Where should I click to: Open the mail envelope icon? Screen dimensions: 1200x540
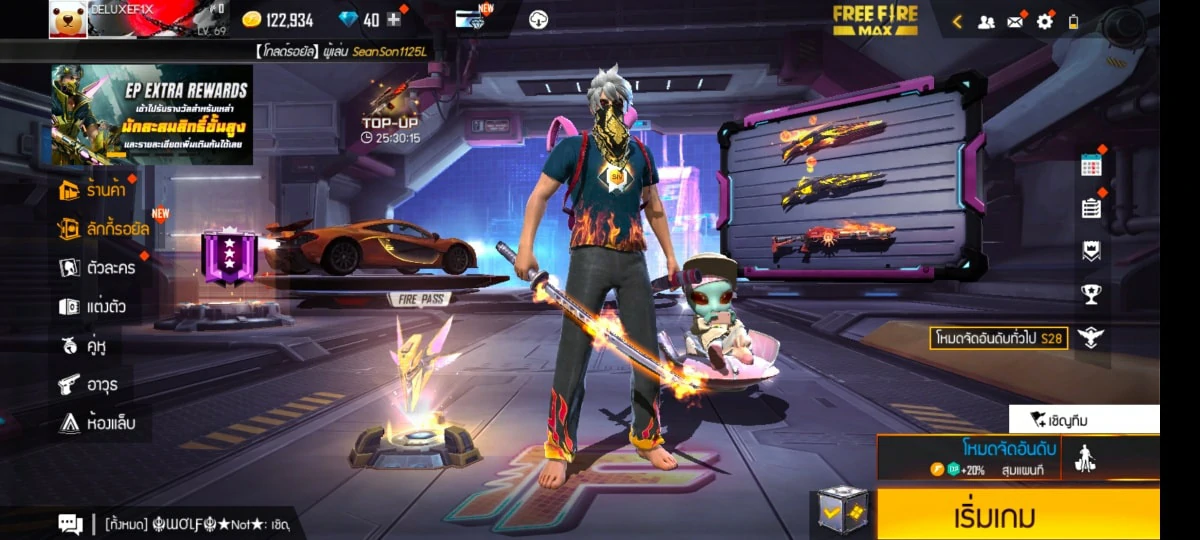point(1015,21)
